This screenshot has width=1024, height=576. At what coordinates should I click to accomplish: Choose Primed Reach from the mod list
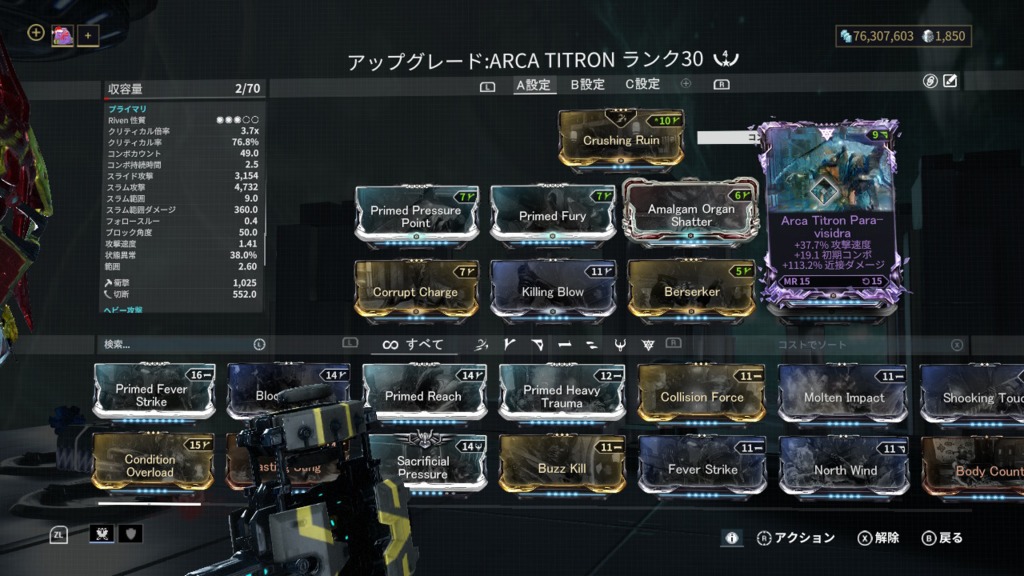[x=423, y=395]
